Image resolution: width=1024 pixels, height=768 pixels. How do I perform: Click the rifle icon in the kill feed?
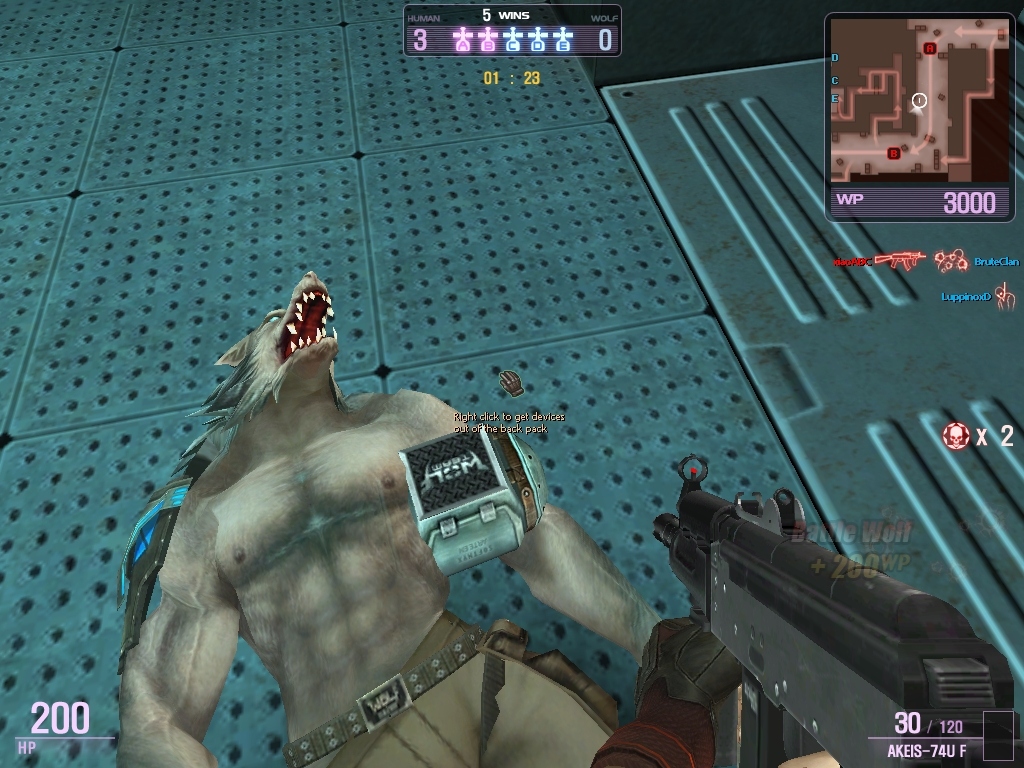pyautogui.click(x=897, y=261)
